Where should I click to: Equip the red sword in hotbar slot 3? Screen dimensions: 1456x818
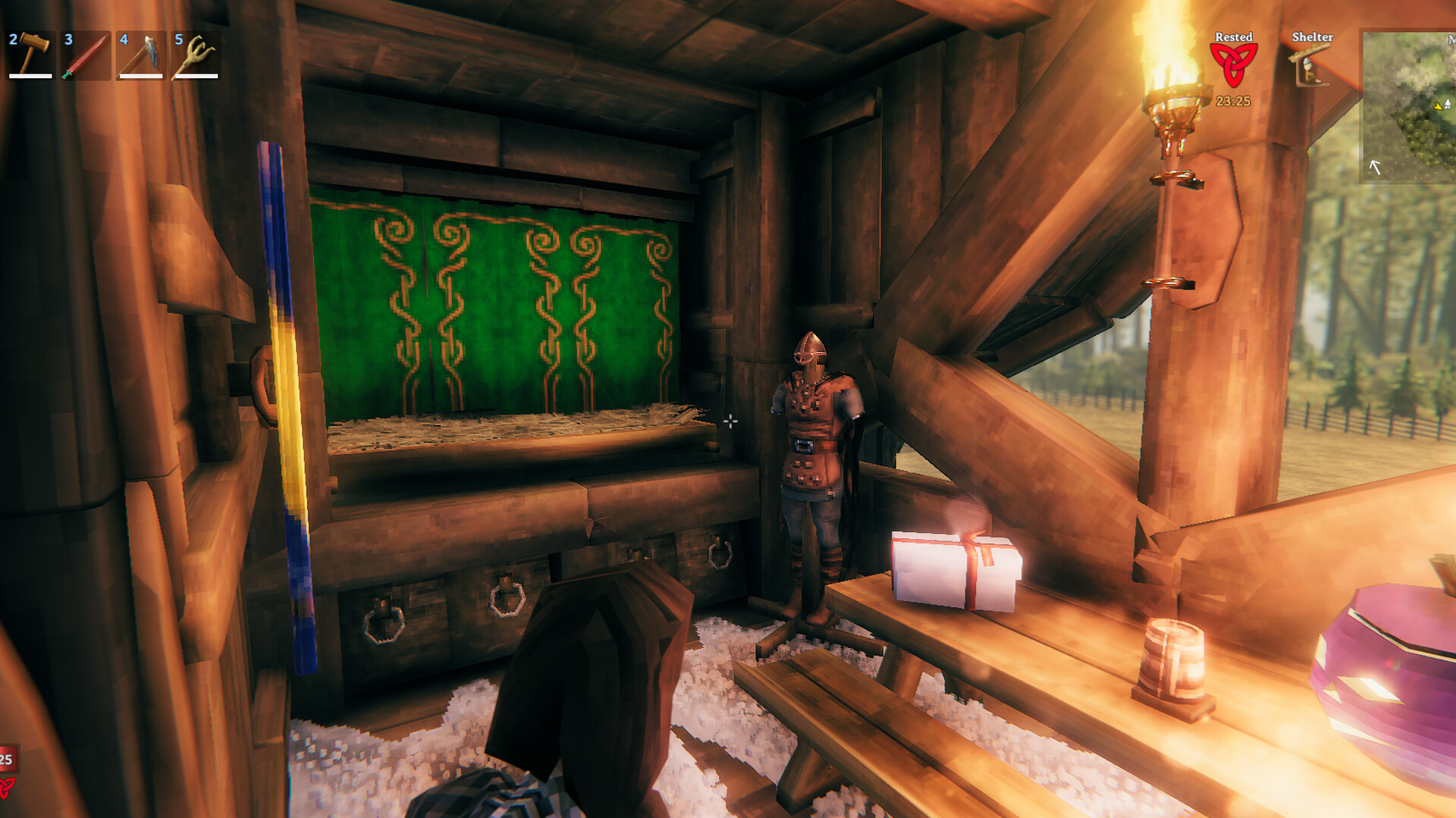coord(86,57)
